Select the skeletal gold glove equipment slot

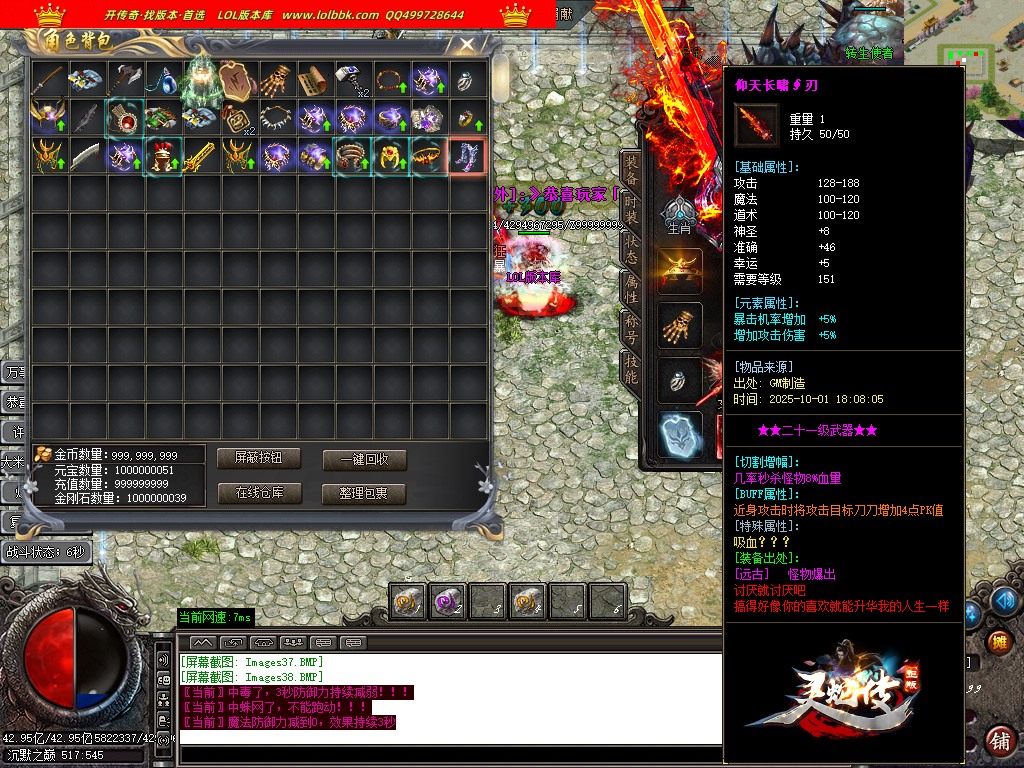point(680,325)
